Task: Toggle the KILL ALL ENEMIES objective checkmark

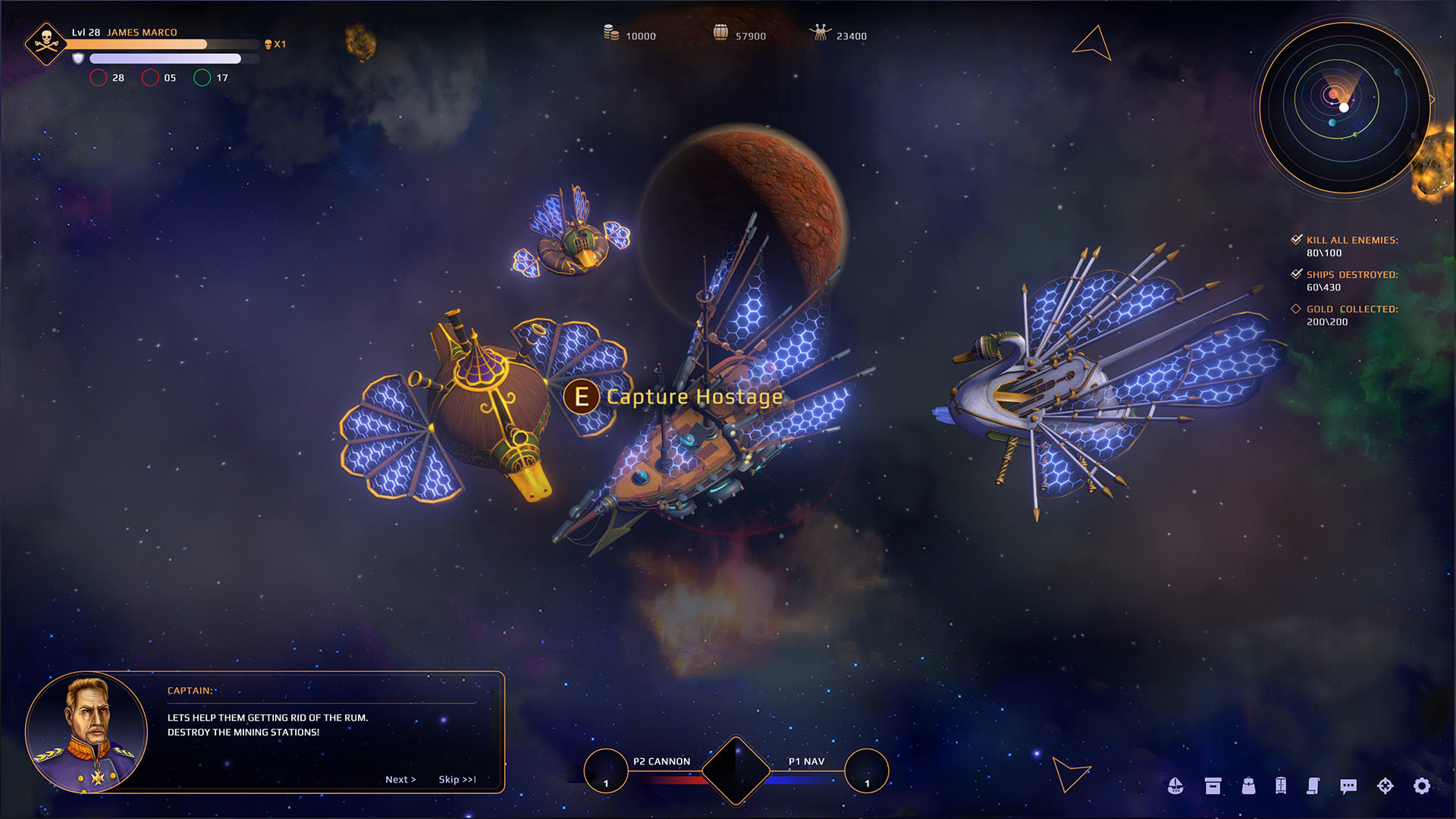Action: (1296, 239)
